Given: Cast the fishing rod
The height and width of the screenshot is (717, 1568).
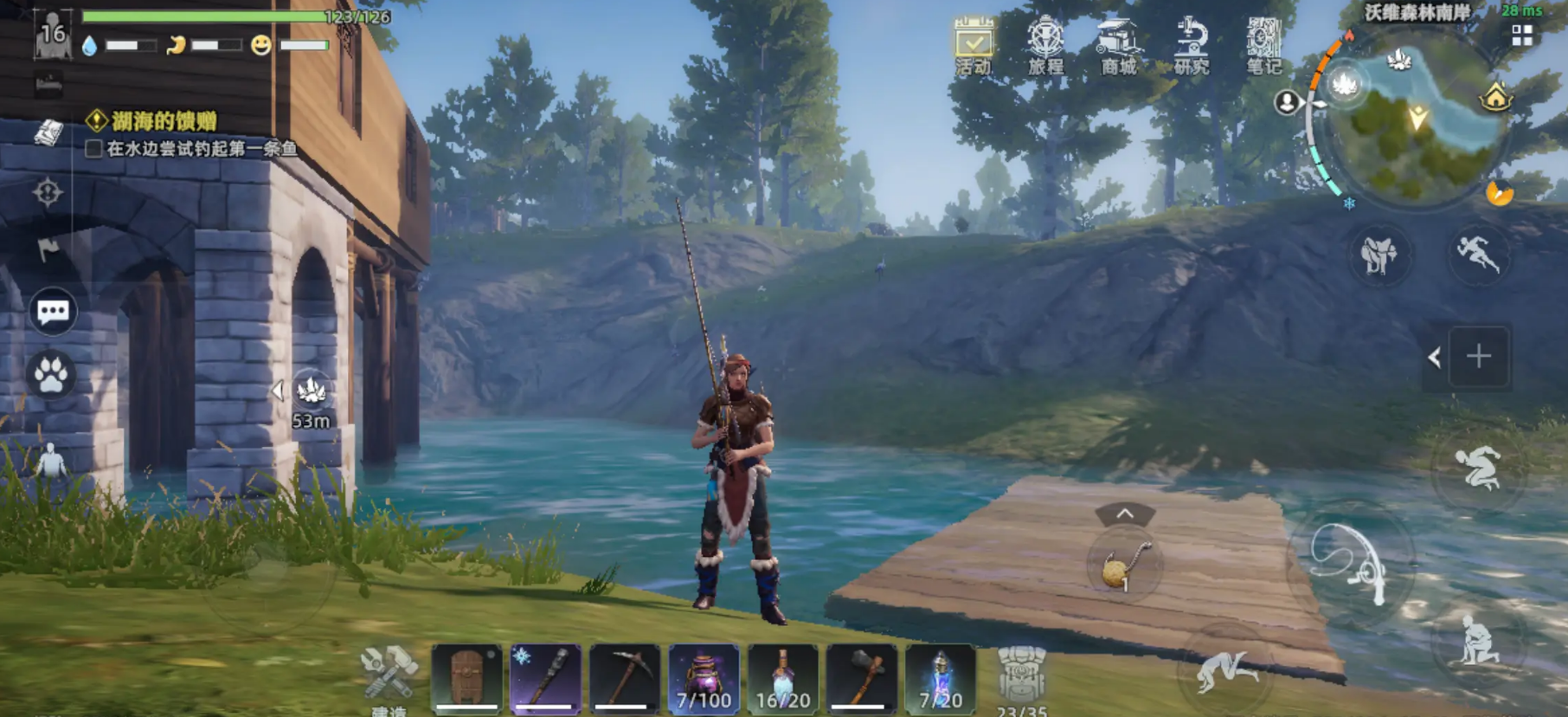Looking at the screenshot, I should (1352, 561).
